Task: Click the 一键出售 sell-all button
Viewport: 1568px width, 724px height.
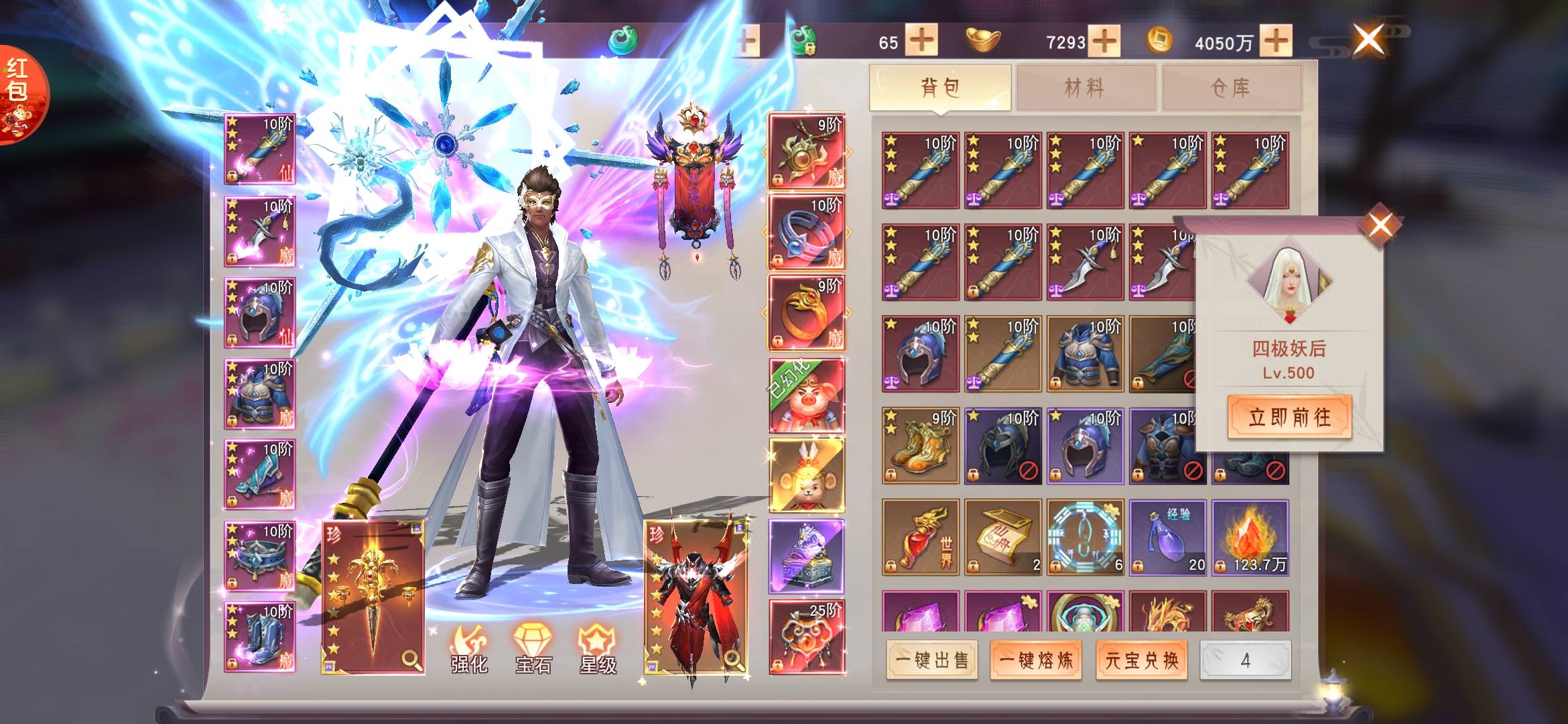Action: [932, 660]
